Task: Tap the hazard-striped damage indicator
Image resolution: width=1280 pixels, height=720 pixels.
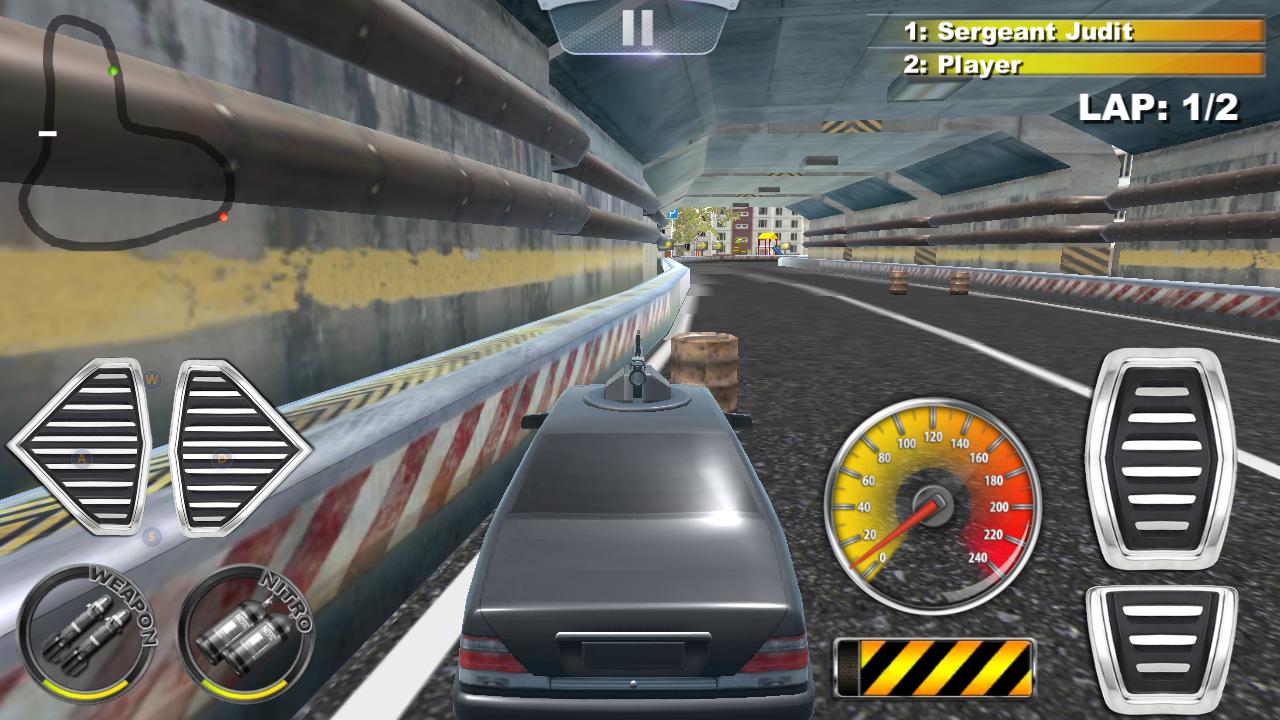Action: (x=940, y=665)
